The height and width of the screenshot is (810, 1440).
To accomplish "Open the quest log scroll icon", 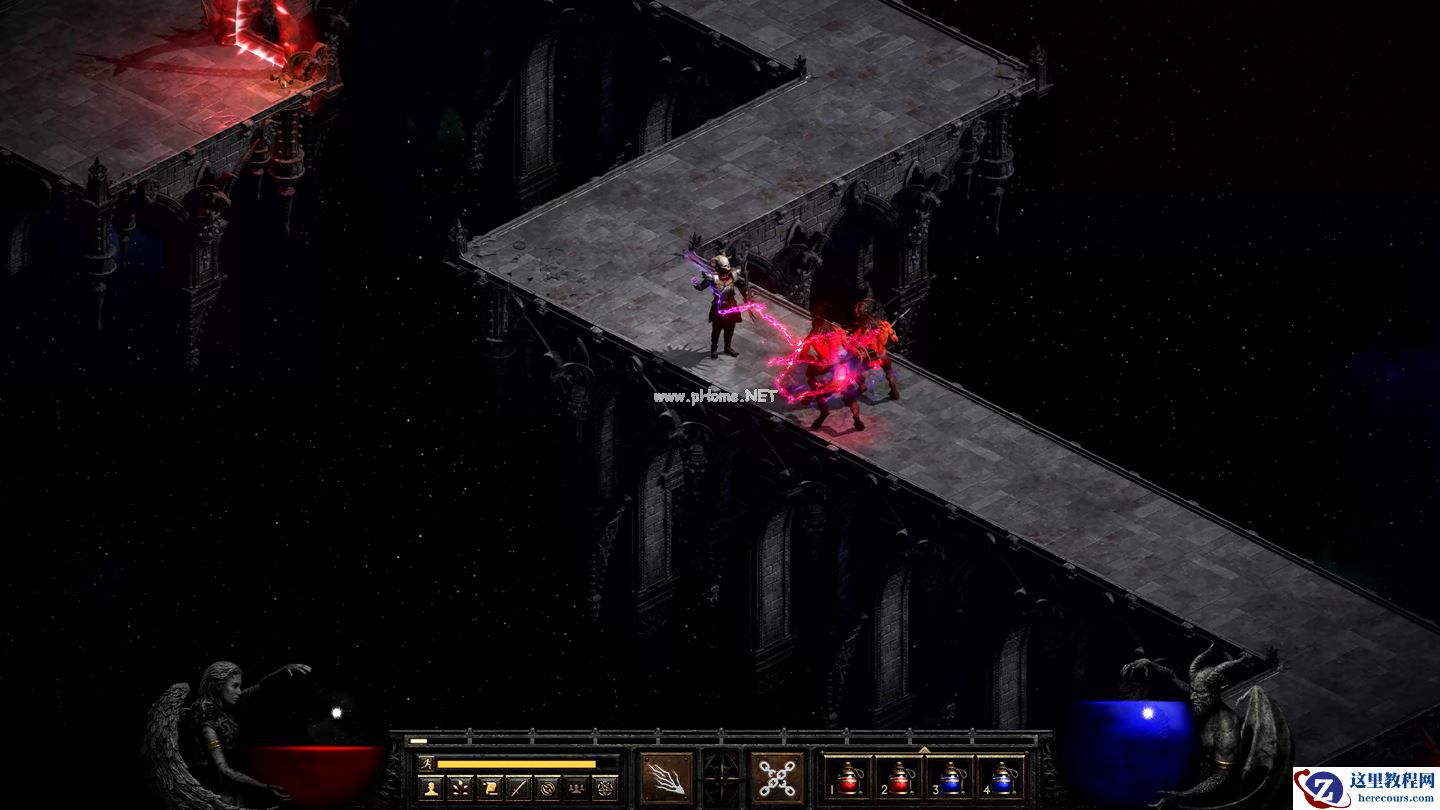I will pos(489,788).
